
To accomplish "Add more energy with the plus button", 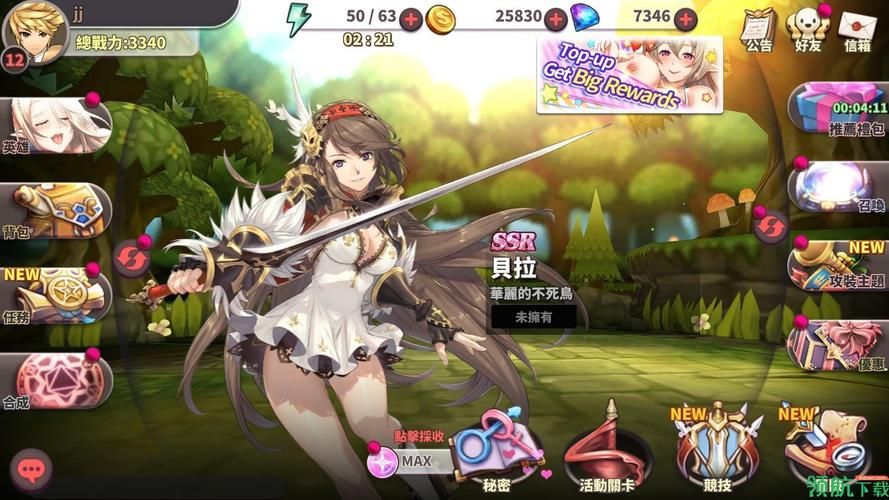I will point(411,18).
